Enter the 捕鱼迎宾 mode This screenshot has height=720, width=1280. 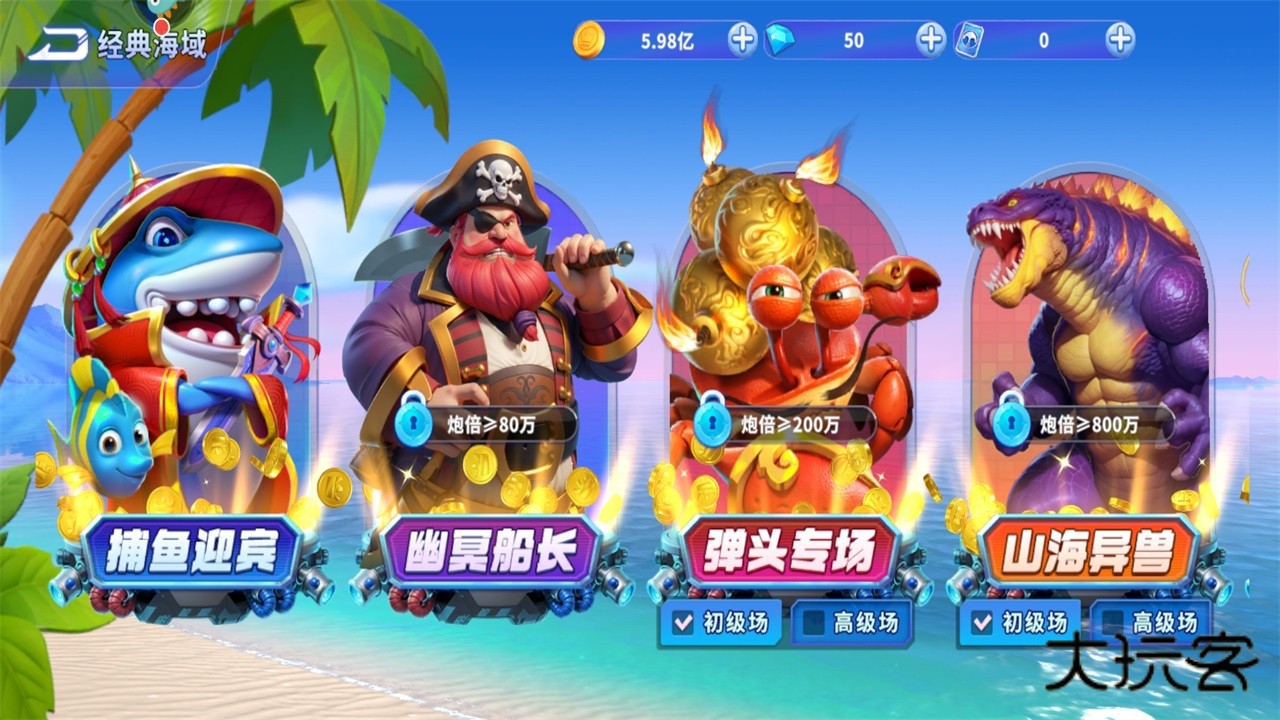pyautogui.click(x=186, y=549)
